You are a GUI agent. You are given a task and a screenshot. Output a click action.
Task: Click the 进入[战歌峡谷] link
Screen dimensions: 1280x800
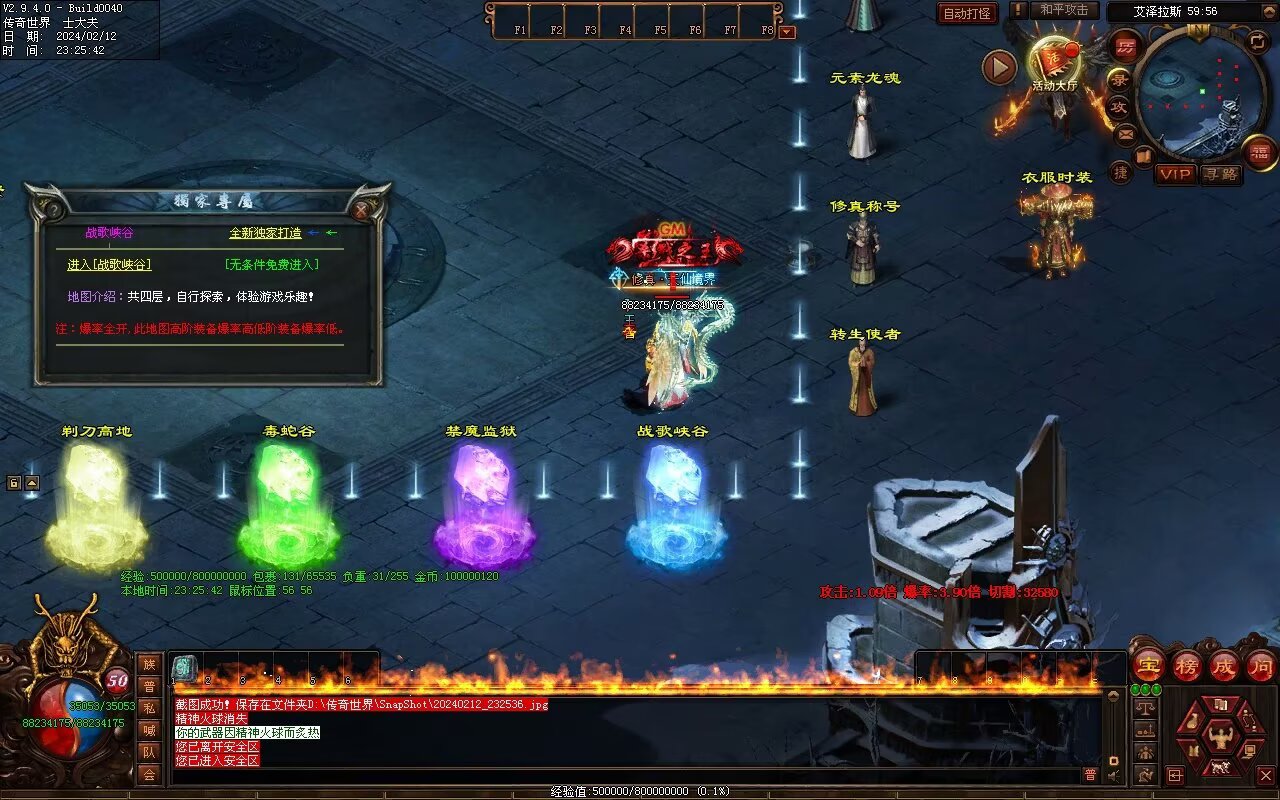(109, 265)
